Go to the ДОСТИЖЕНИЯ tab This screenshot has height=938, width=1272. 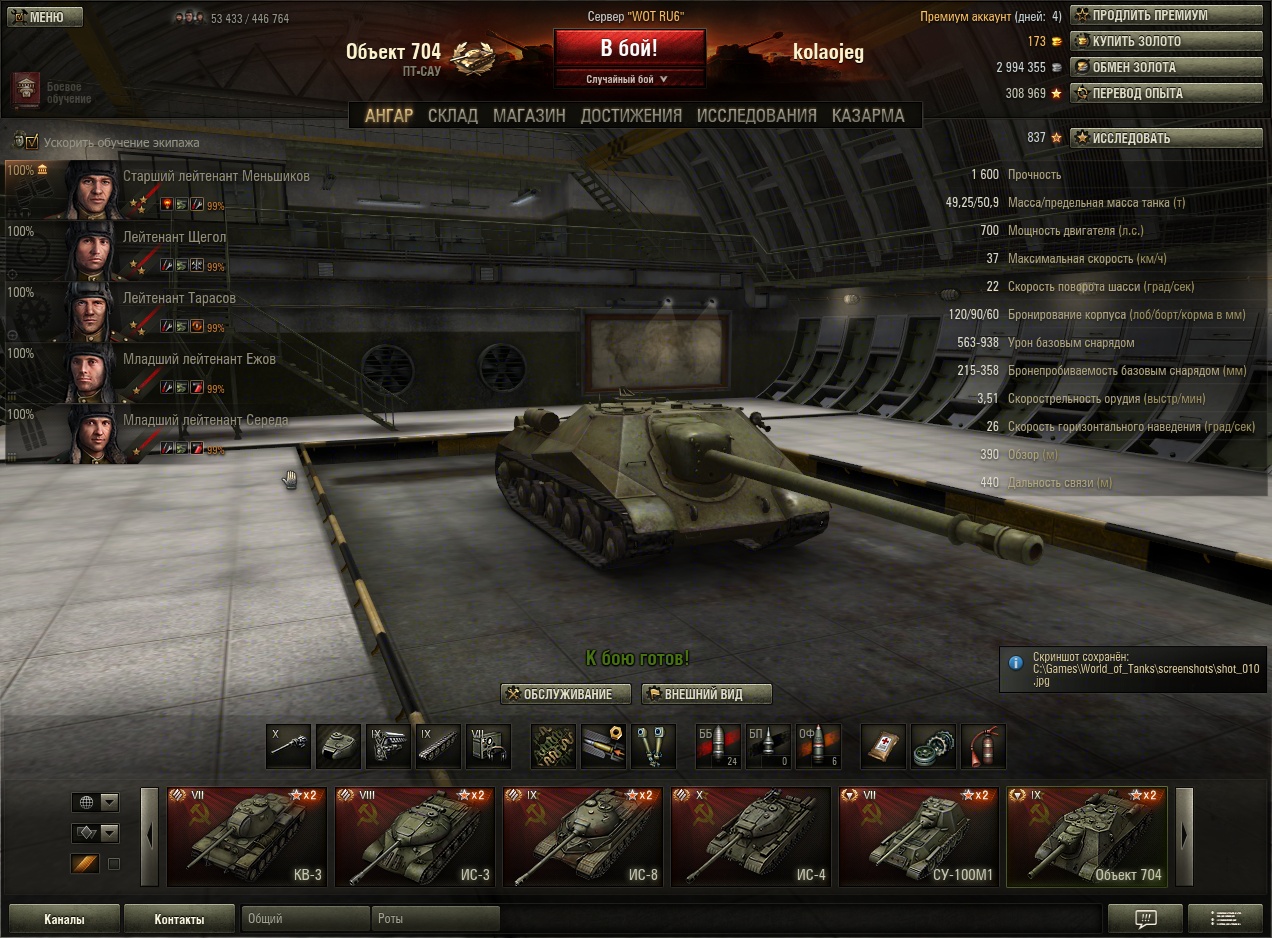(631, 116)
